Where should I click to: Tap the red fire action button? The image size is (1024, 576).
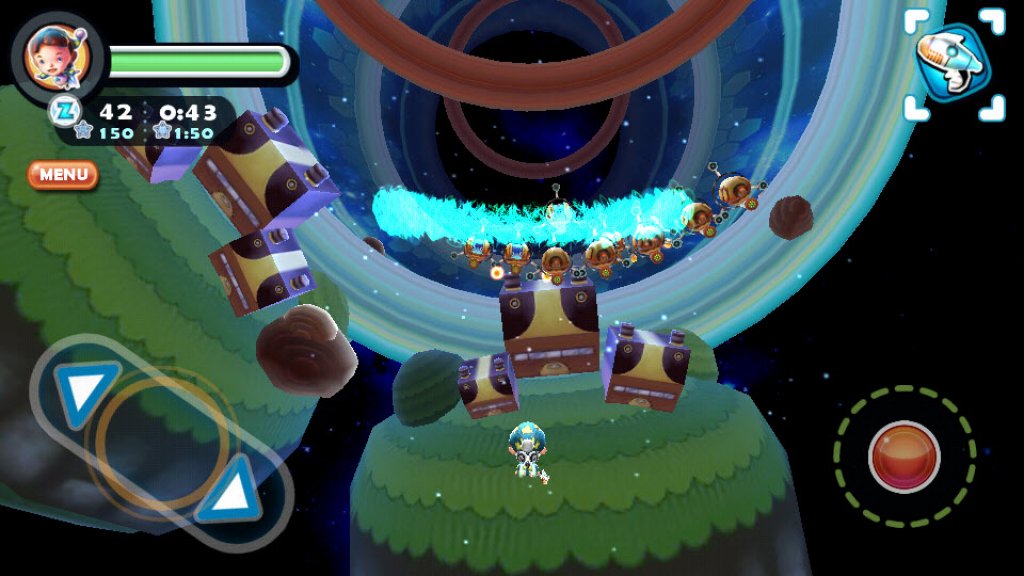coord(904,456)
